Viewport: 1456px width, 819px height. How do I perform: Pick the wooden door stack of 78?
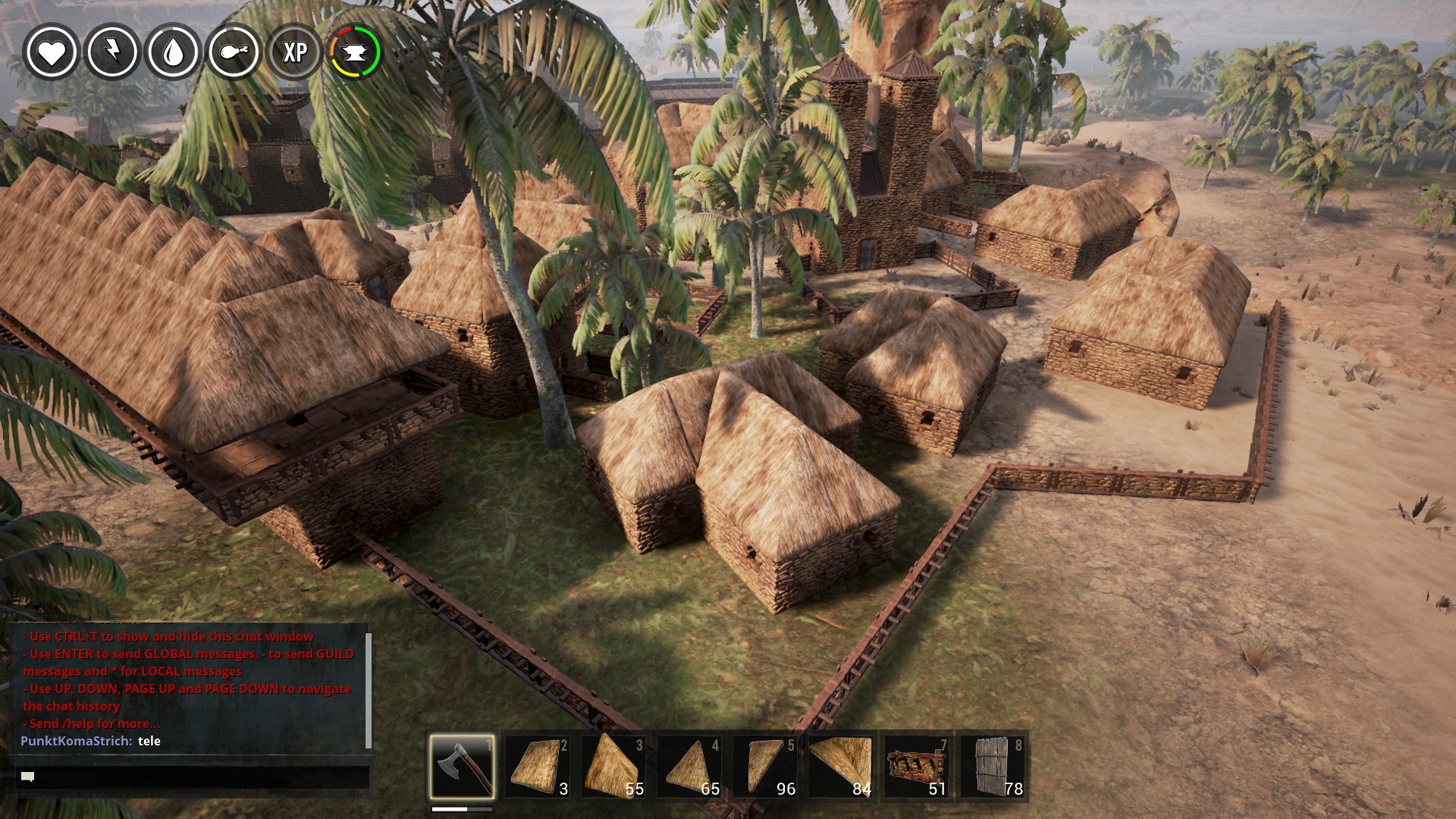[993, 766]
